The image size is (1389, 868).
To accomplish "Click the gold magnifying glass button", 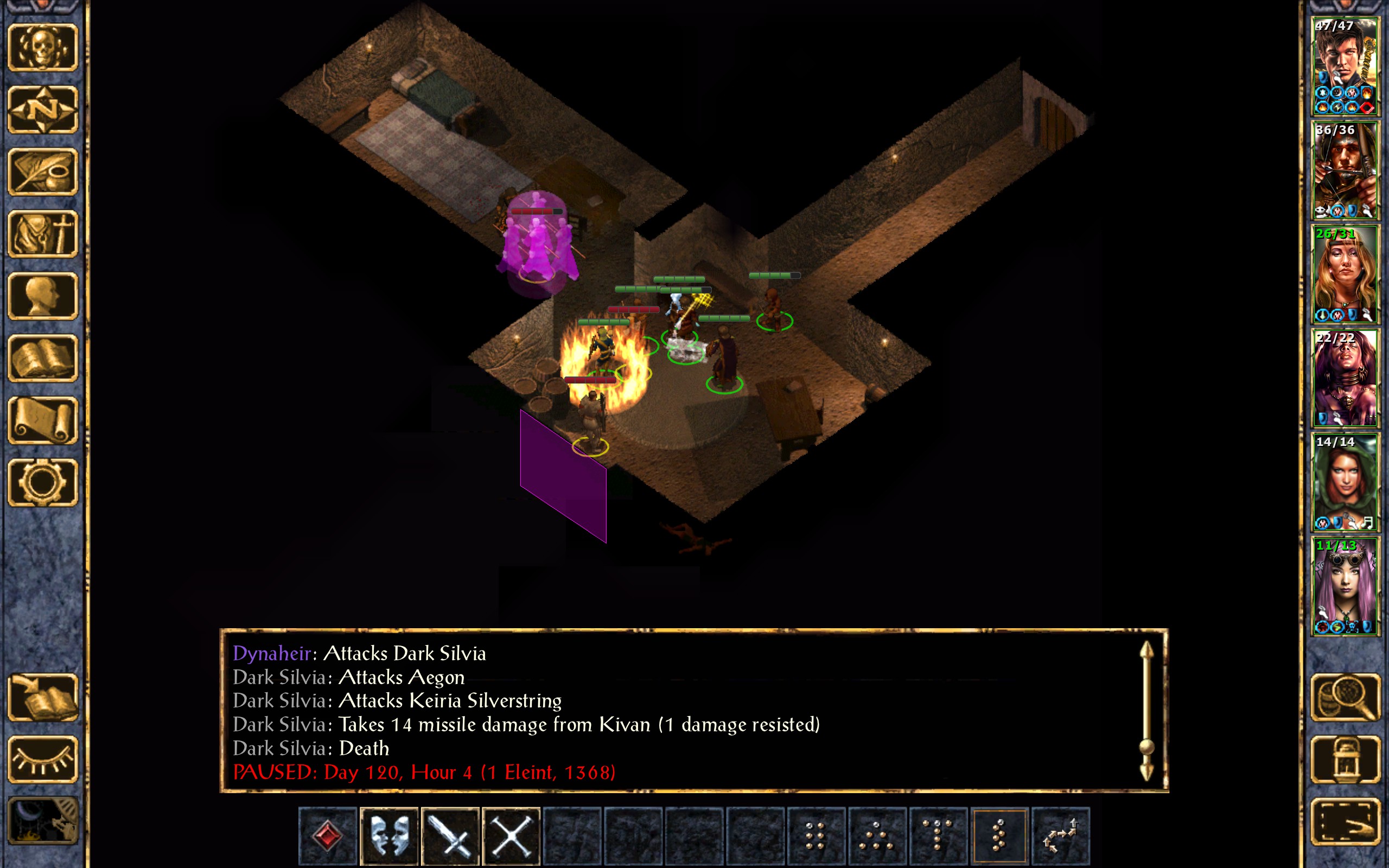I will point(1345,697).
